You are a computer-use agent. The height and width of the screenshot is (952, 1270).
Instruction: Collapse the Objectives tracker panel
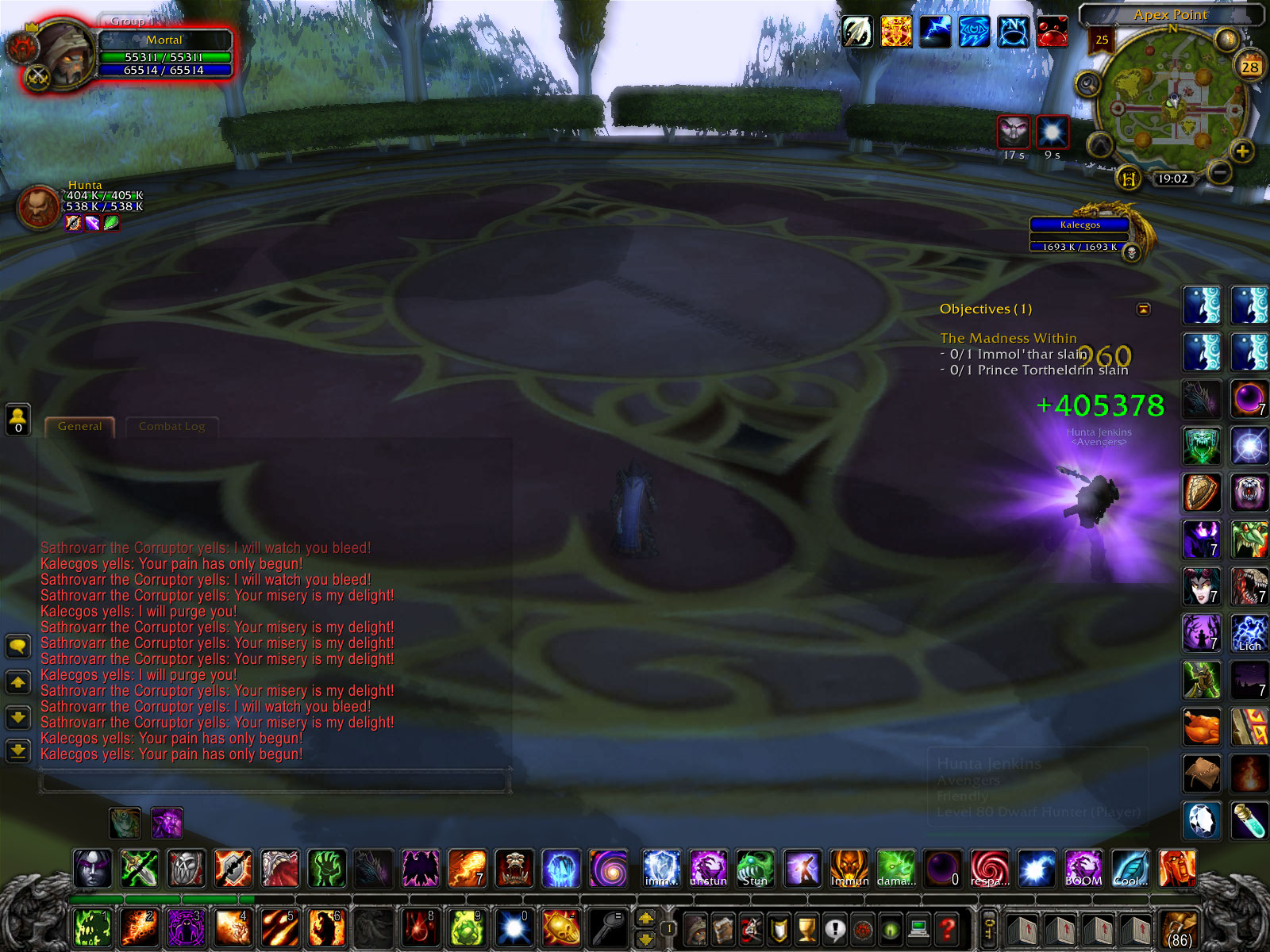(x=1144, y=310)
